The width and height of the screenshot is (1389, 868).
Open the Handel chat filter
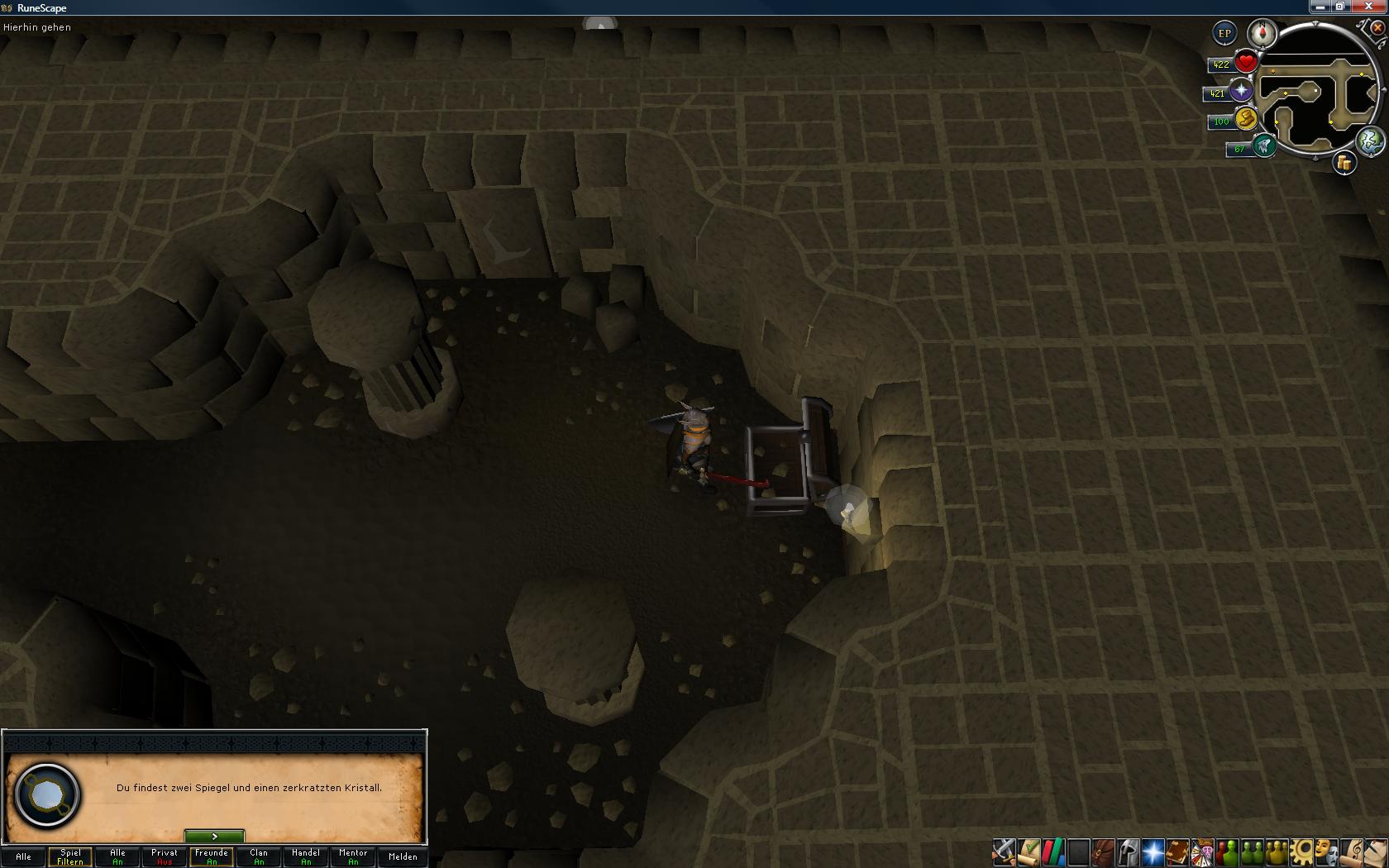point(306,856)
